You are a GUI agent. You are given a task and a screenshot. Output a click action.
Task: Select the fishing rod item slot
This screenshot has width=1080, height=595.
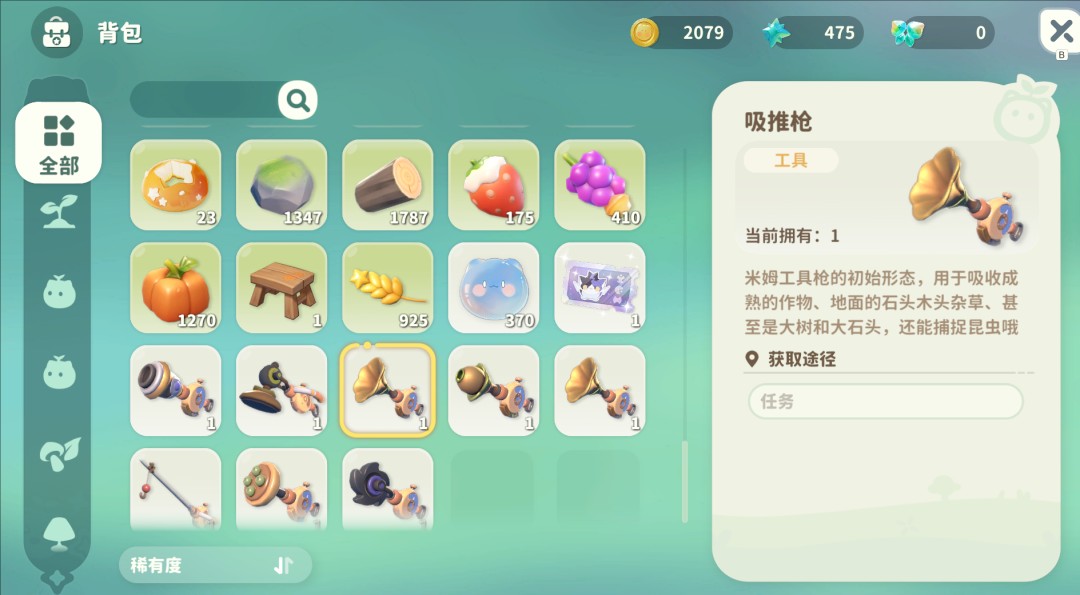(x=176, y=490)
